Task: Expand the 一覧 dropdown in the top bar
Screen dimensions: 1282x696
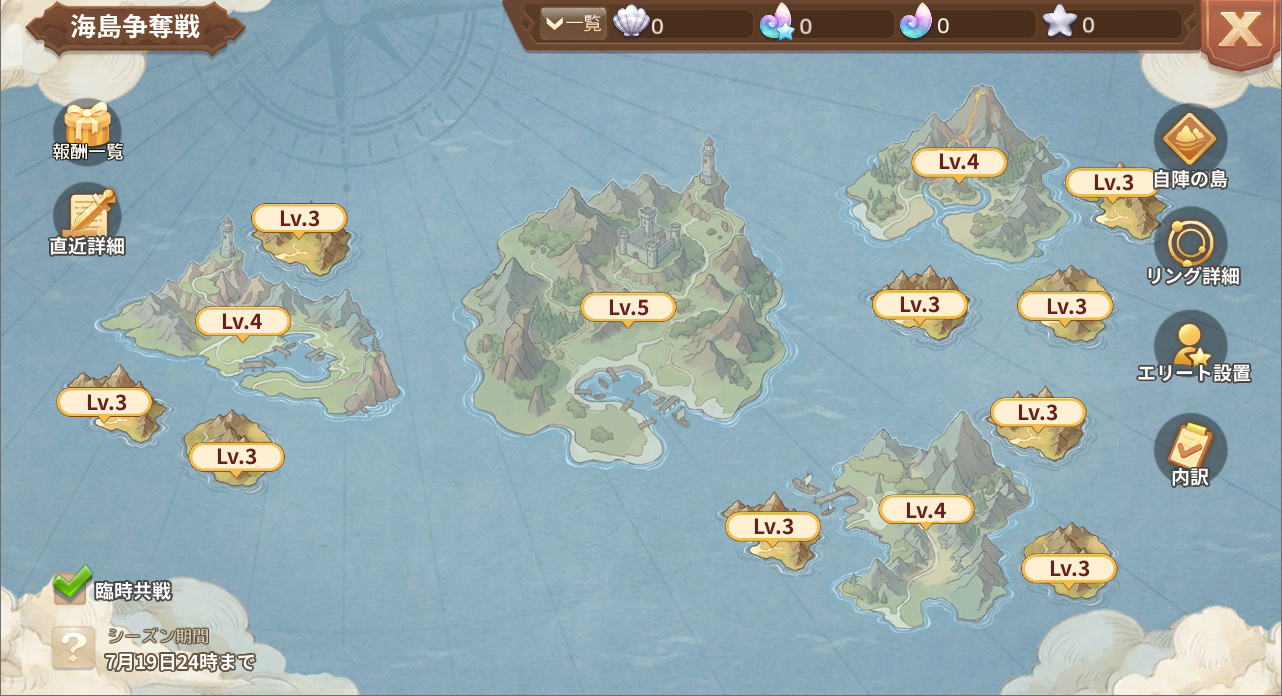Action: coord(573,24)
